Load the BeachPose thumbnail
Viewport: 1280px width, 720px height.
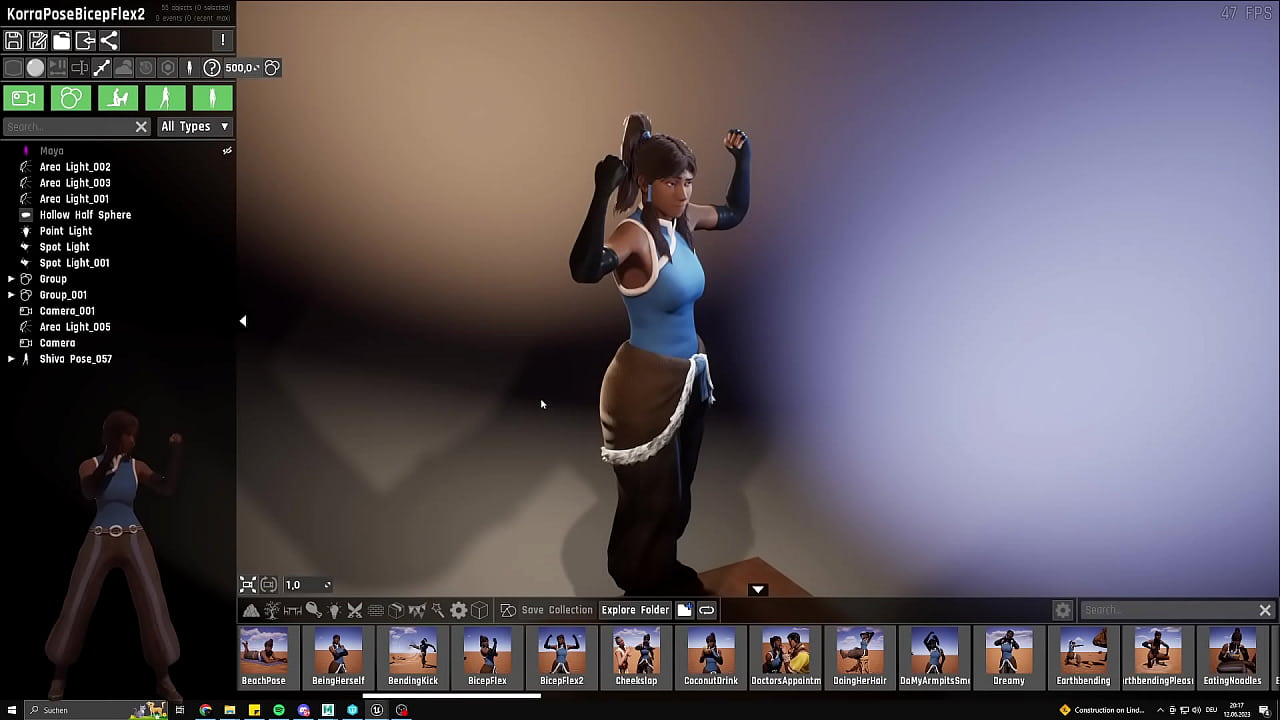pos(264,656)
